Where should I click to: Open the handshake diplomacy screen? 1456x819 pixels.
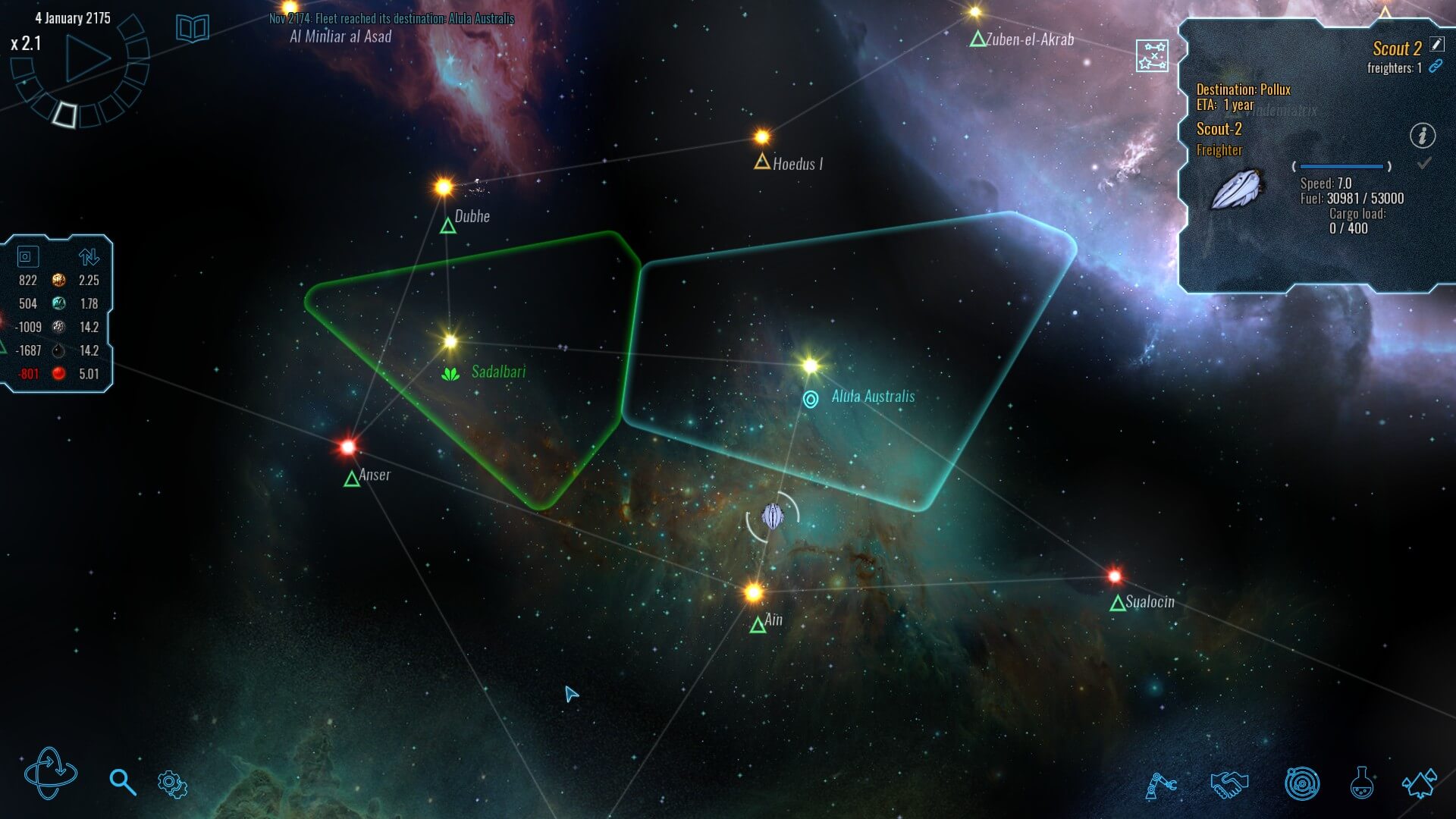point(1229,783)
